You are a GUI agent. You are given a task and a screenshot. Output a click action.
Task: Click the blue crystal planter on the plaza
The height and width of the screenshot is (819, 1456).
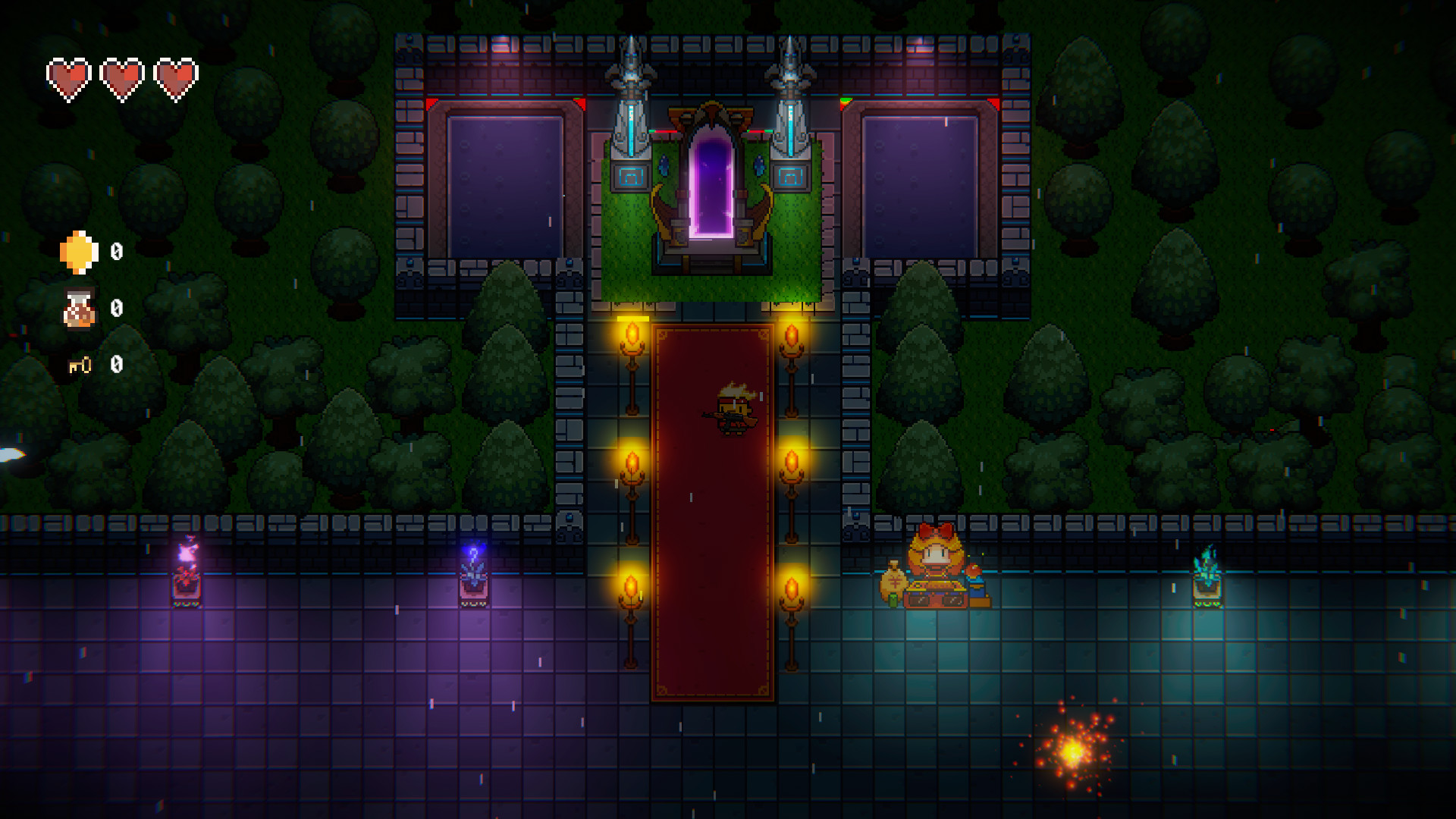[474, 582]
